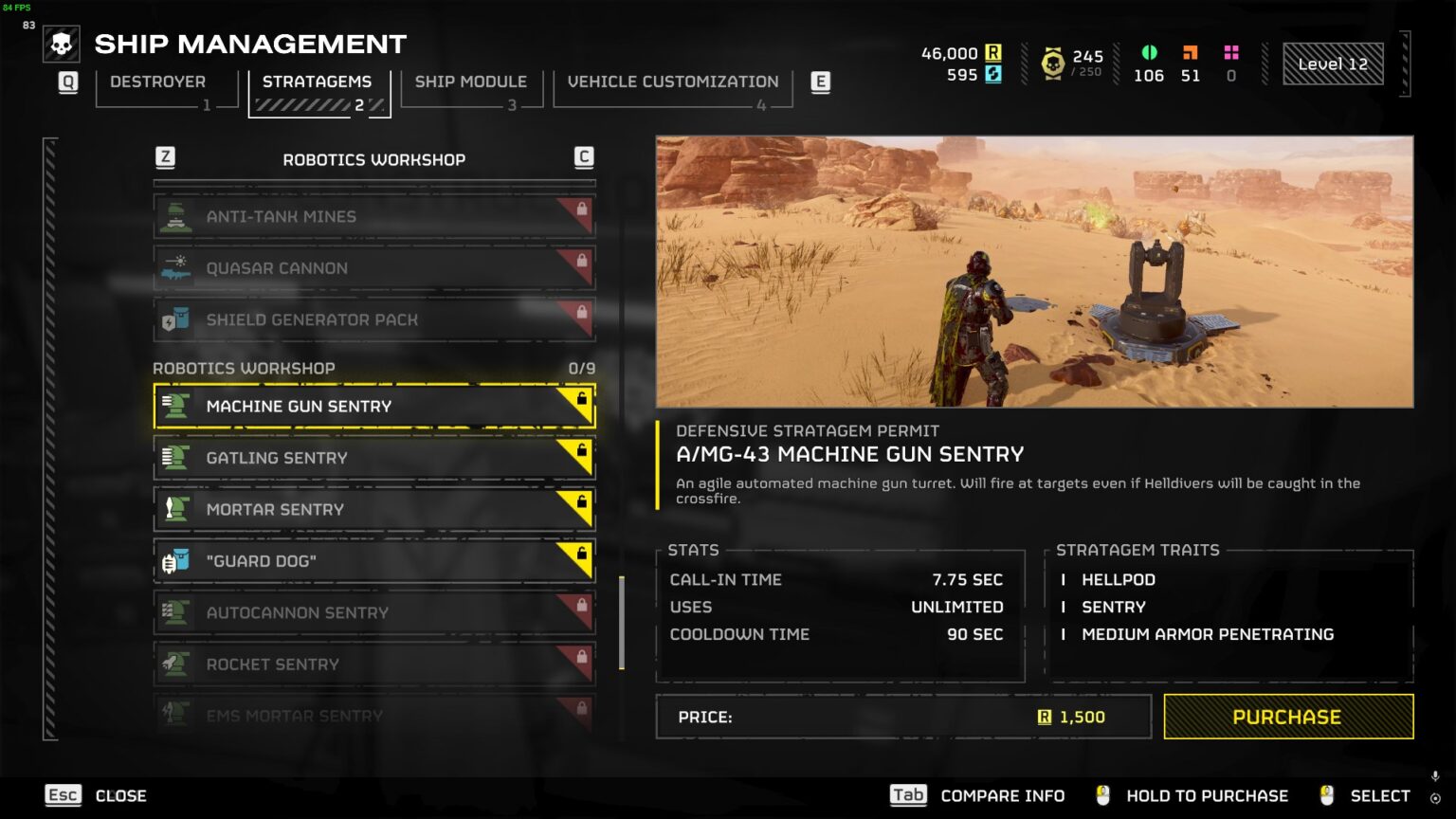Select the Anti-Tank Mines stratagem
Image resolution: width=1456 pixels, height=819 pixels.
(374, 216)
